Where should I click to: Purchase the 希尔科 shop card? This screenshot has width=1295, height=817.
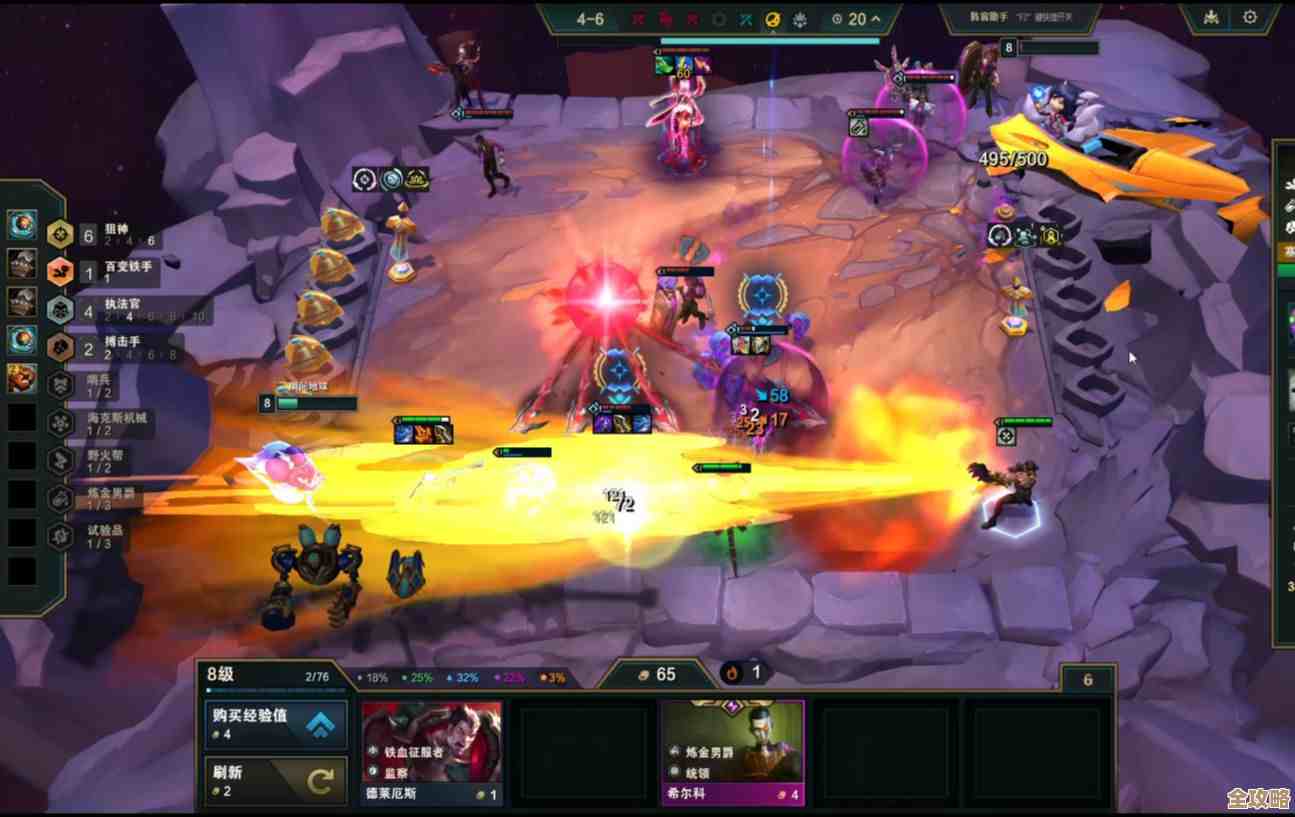coord(733,753)
